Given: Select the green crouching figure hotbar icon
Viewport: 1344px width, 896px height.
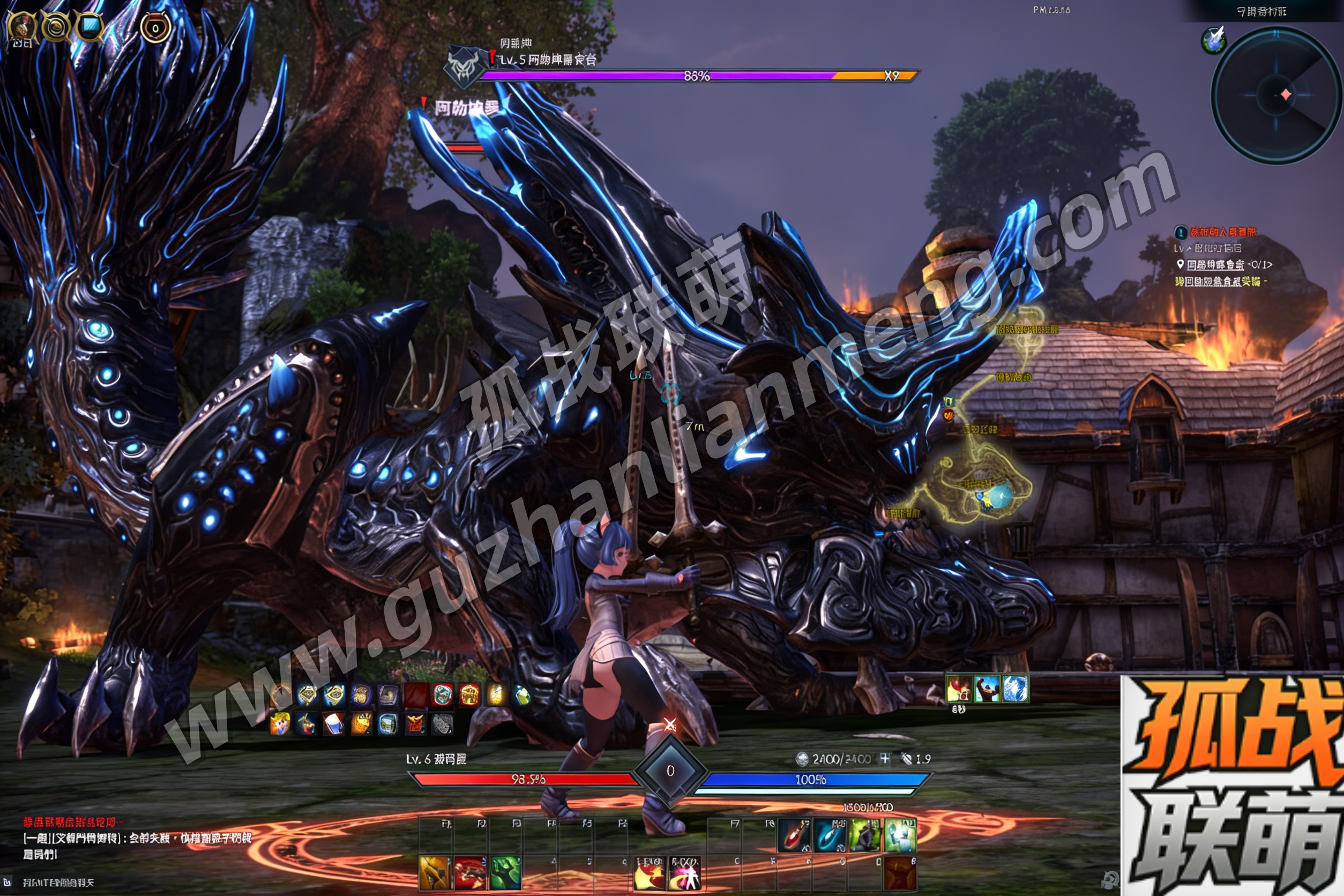Looking at the screenshot, I should click(x=865, y=835).
